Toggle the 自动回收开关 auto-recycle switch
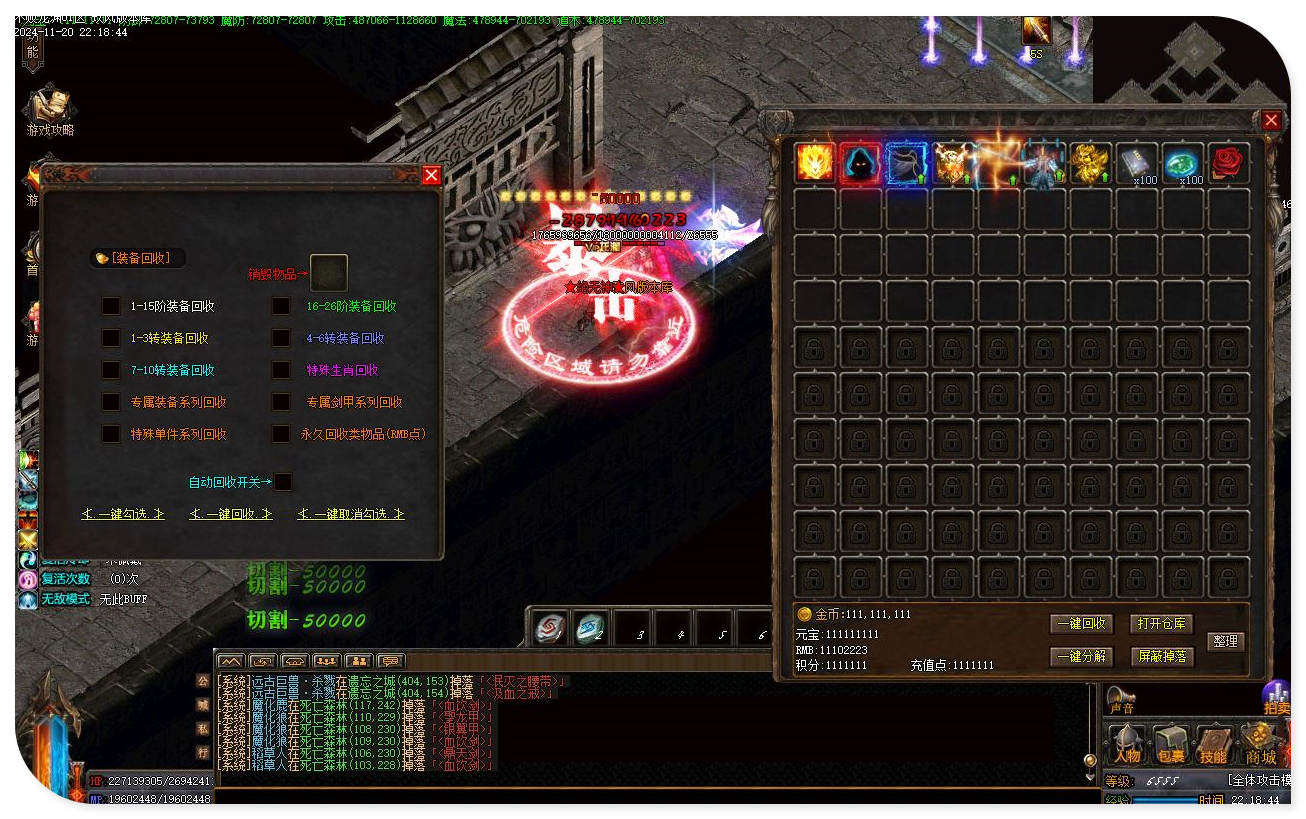 (x=284, y=482)
